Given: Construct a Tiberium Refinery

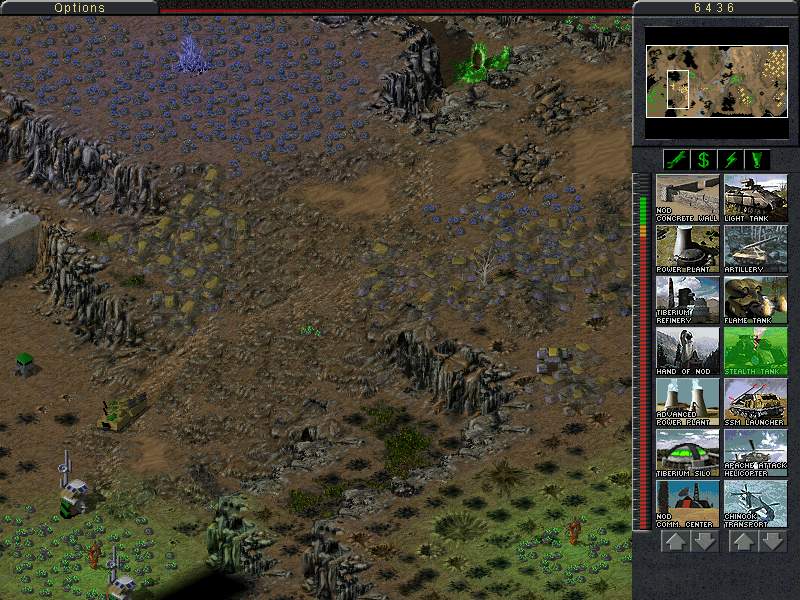Looking at the screenshot, I should 687,299.
